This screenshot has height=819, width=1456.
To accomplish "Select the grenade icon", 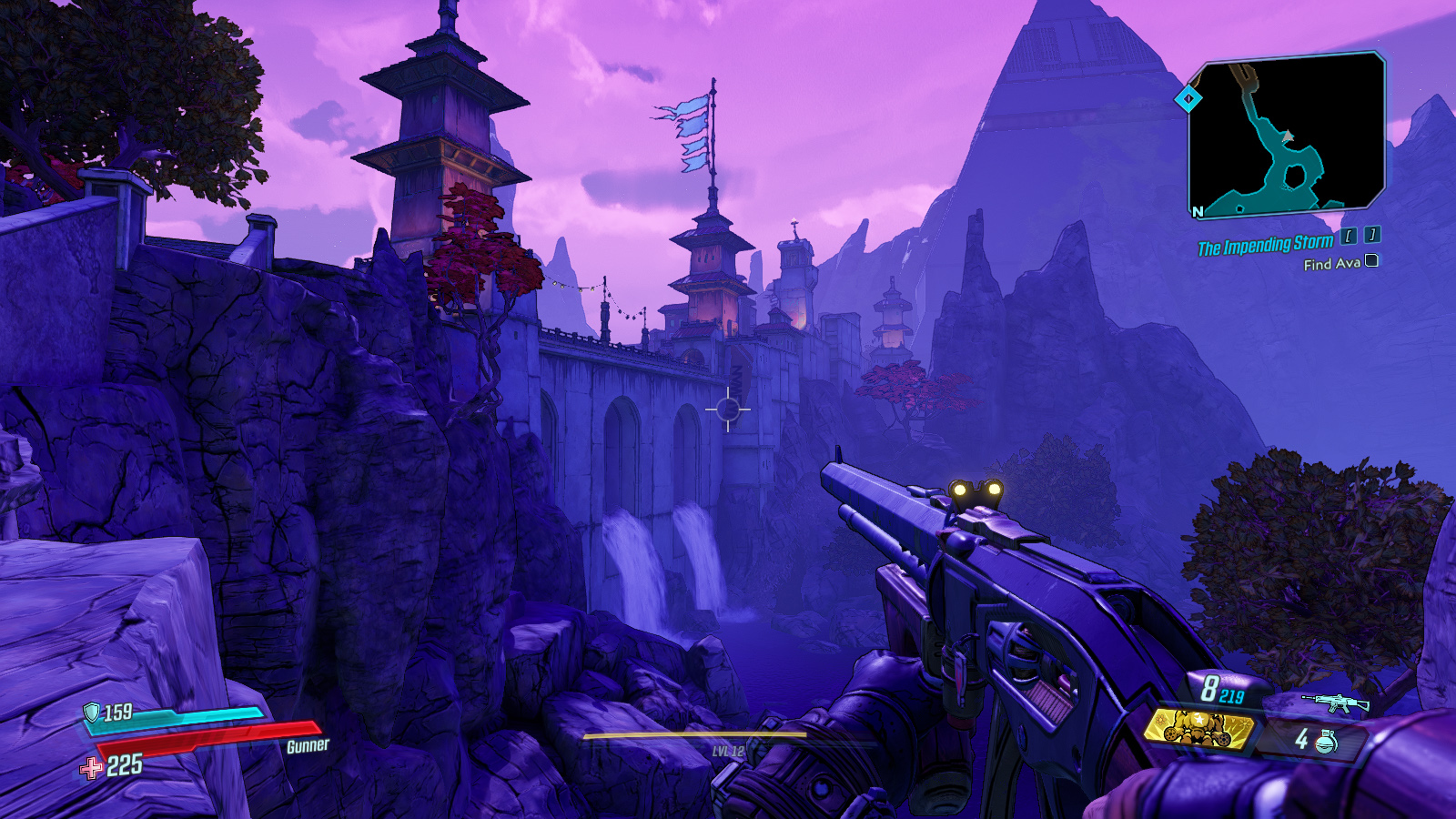I will tap(1327, 742).
